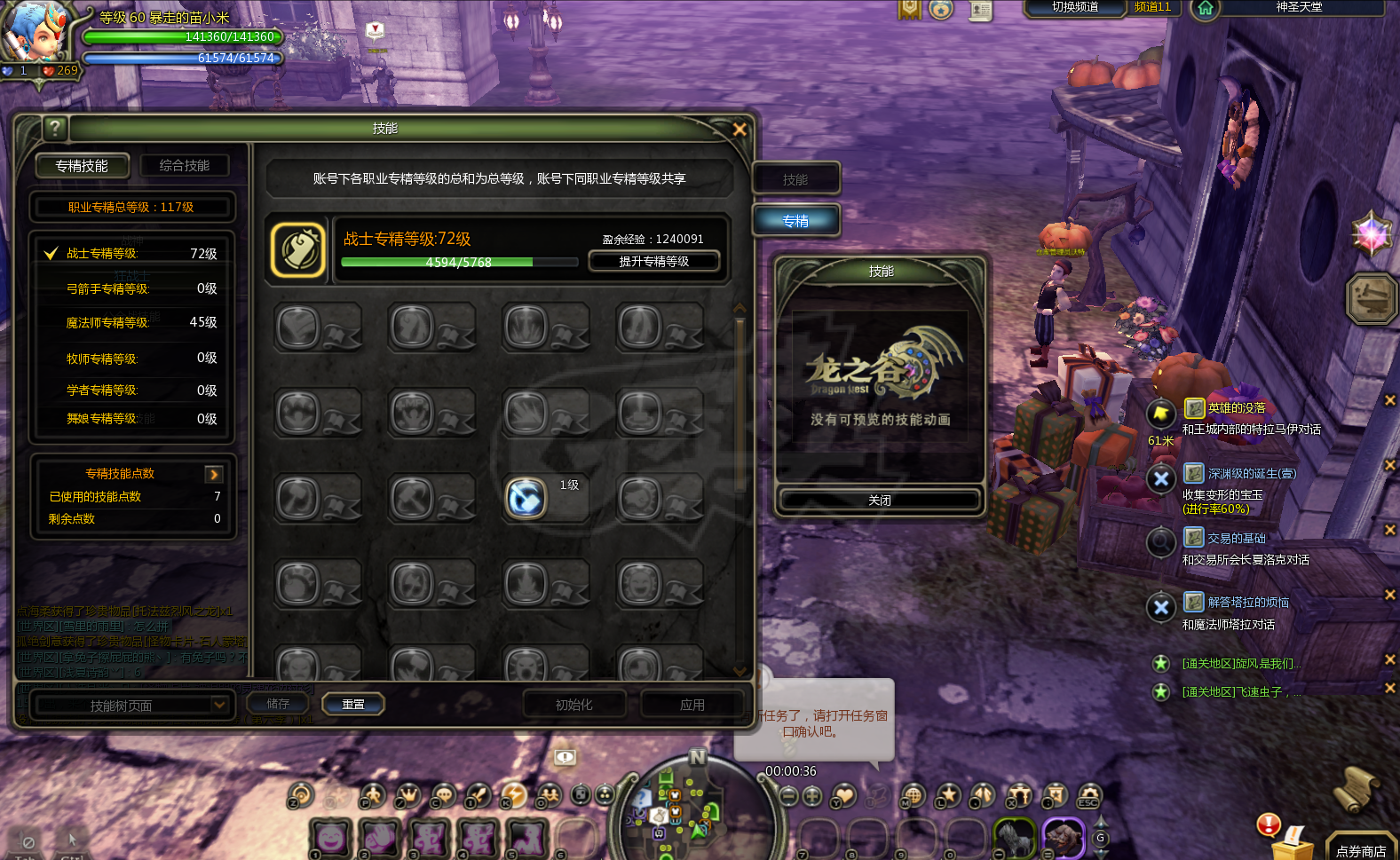
Task: Click the laughing emote in hotbar slot 1
Action: point(331,838)
